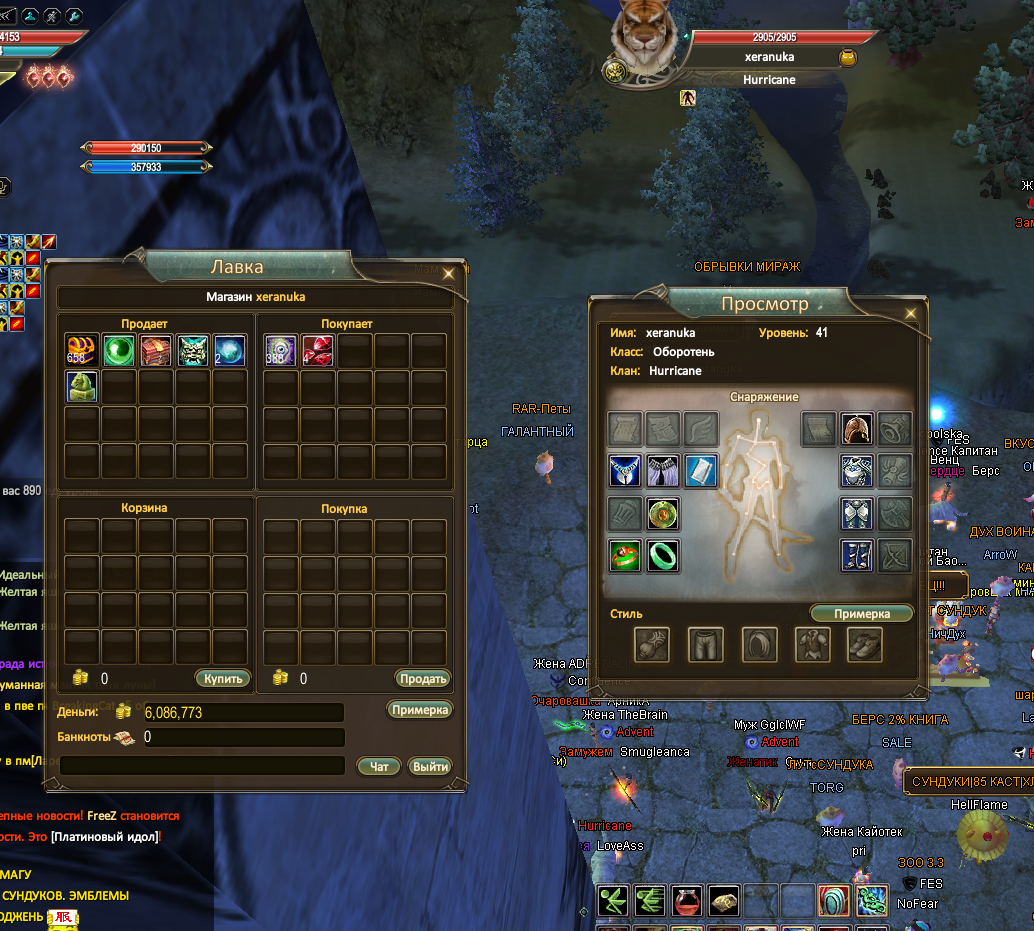
Task: Open Примерка in the shop window
Action: coord(419,709)
